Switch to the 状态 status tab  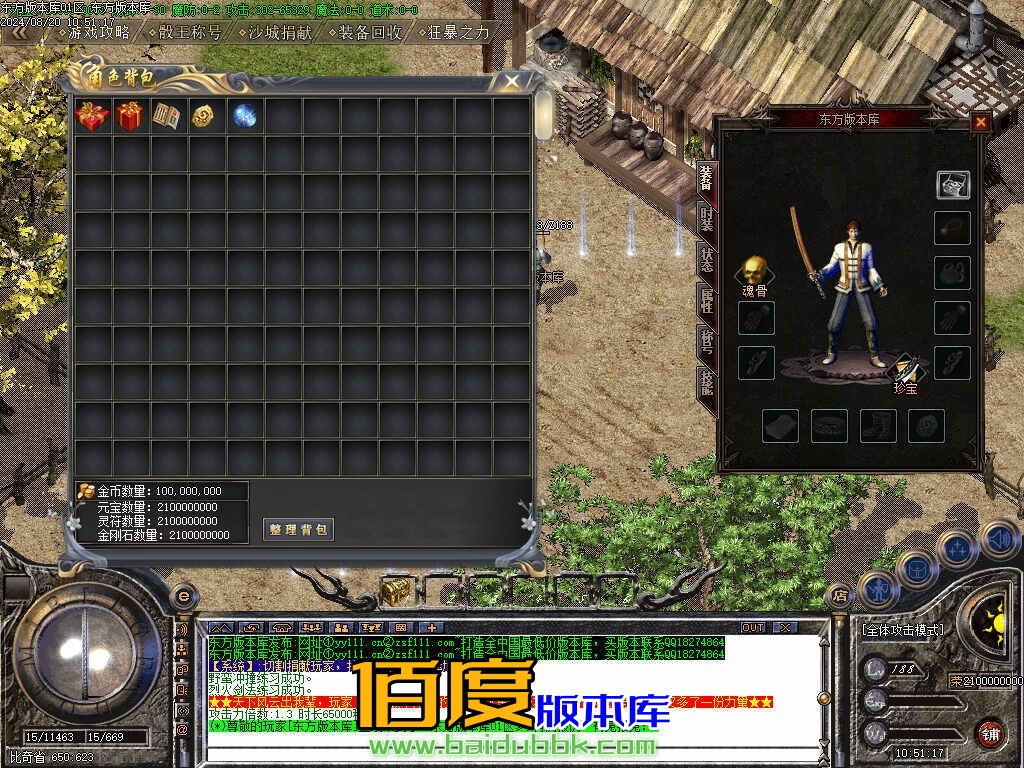(x=706, y=261)
